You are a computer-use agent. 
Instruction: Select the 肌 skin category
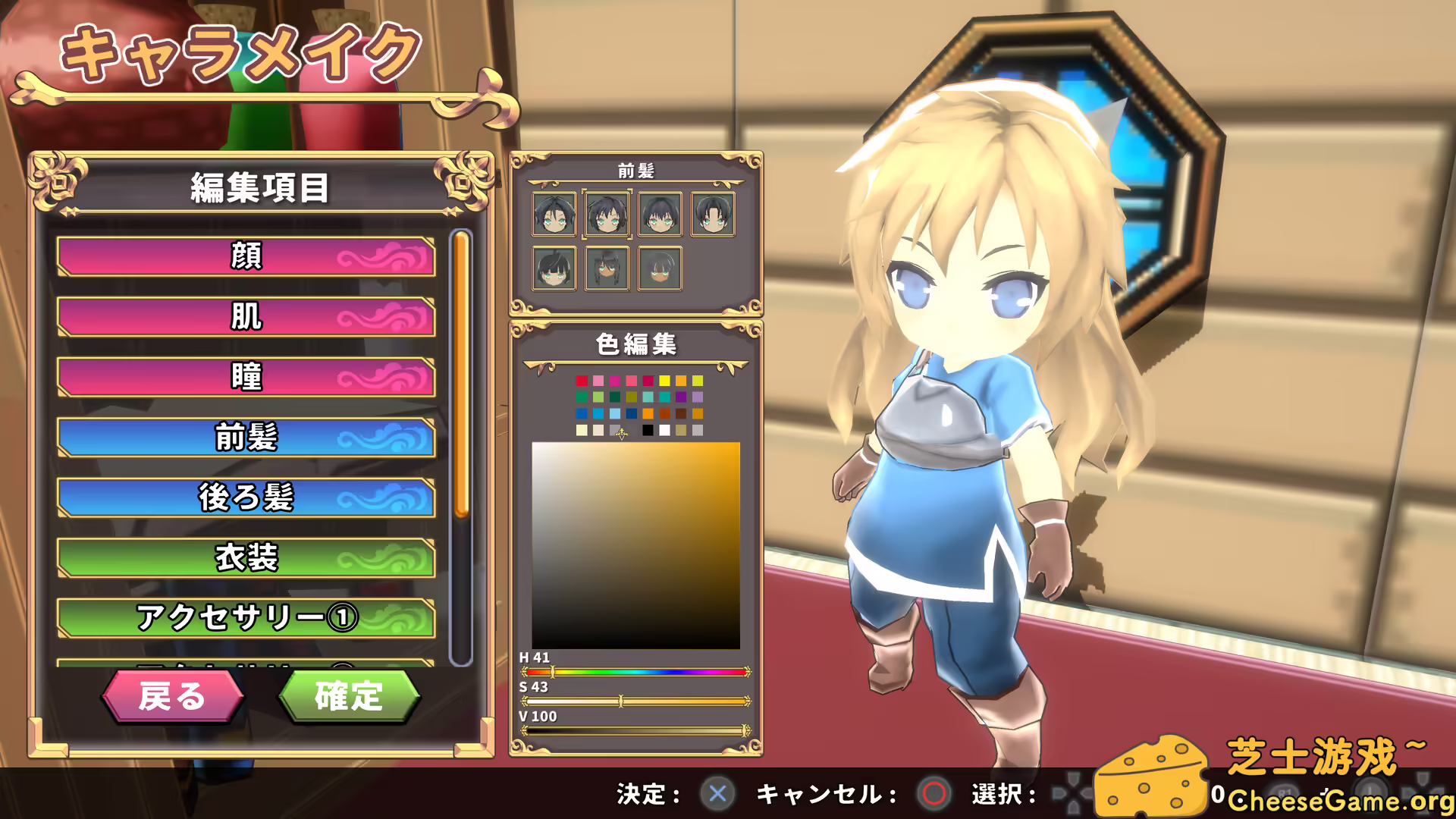244,318
